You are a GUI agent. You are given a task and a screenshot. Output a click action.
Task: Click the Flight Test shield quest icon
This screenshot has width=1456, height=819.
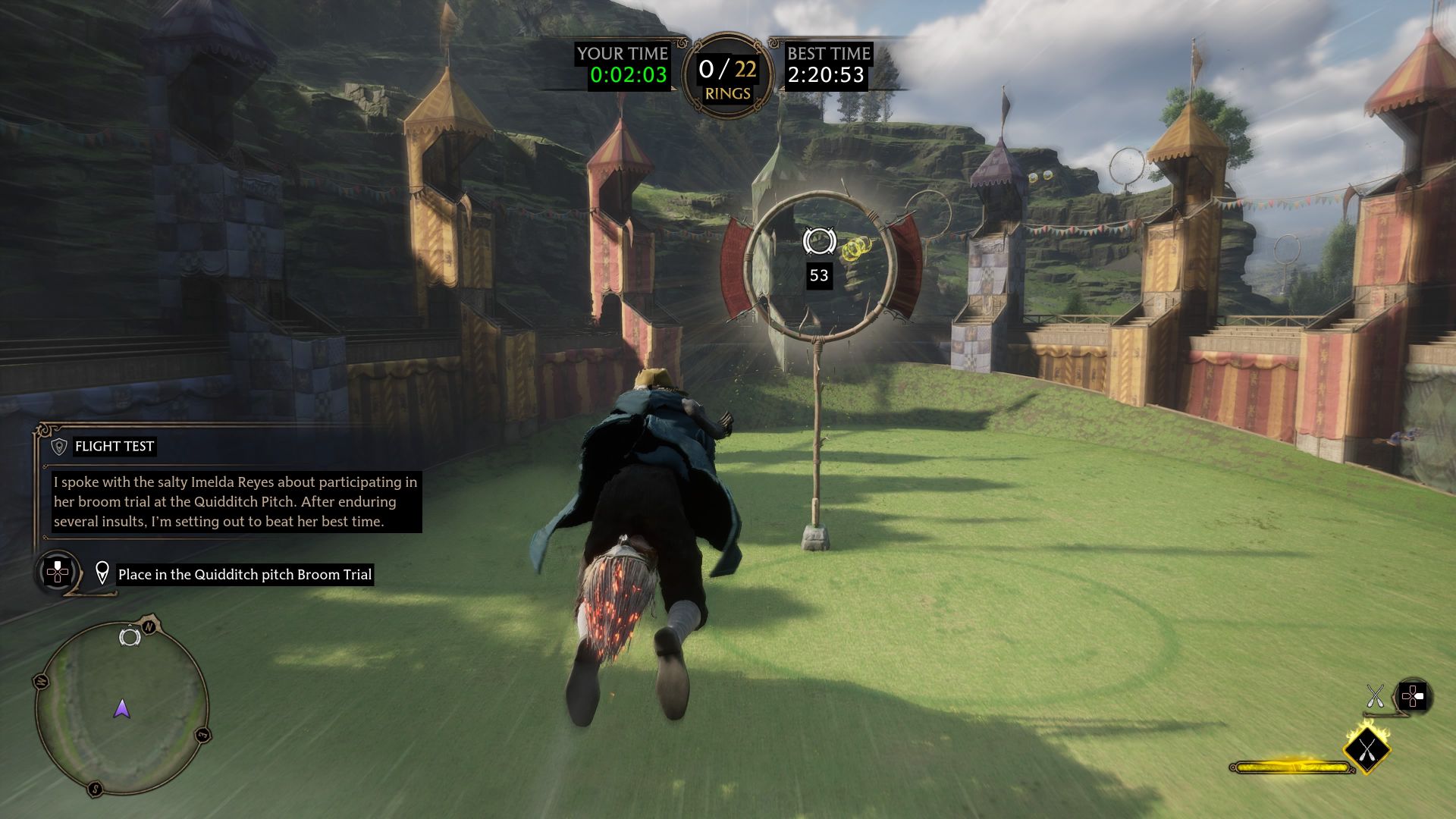pyautogui.click(x=58, y=446)
